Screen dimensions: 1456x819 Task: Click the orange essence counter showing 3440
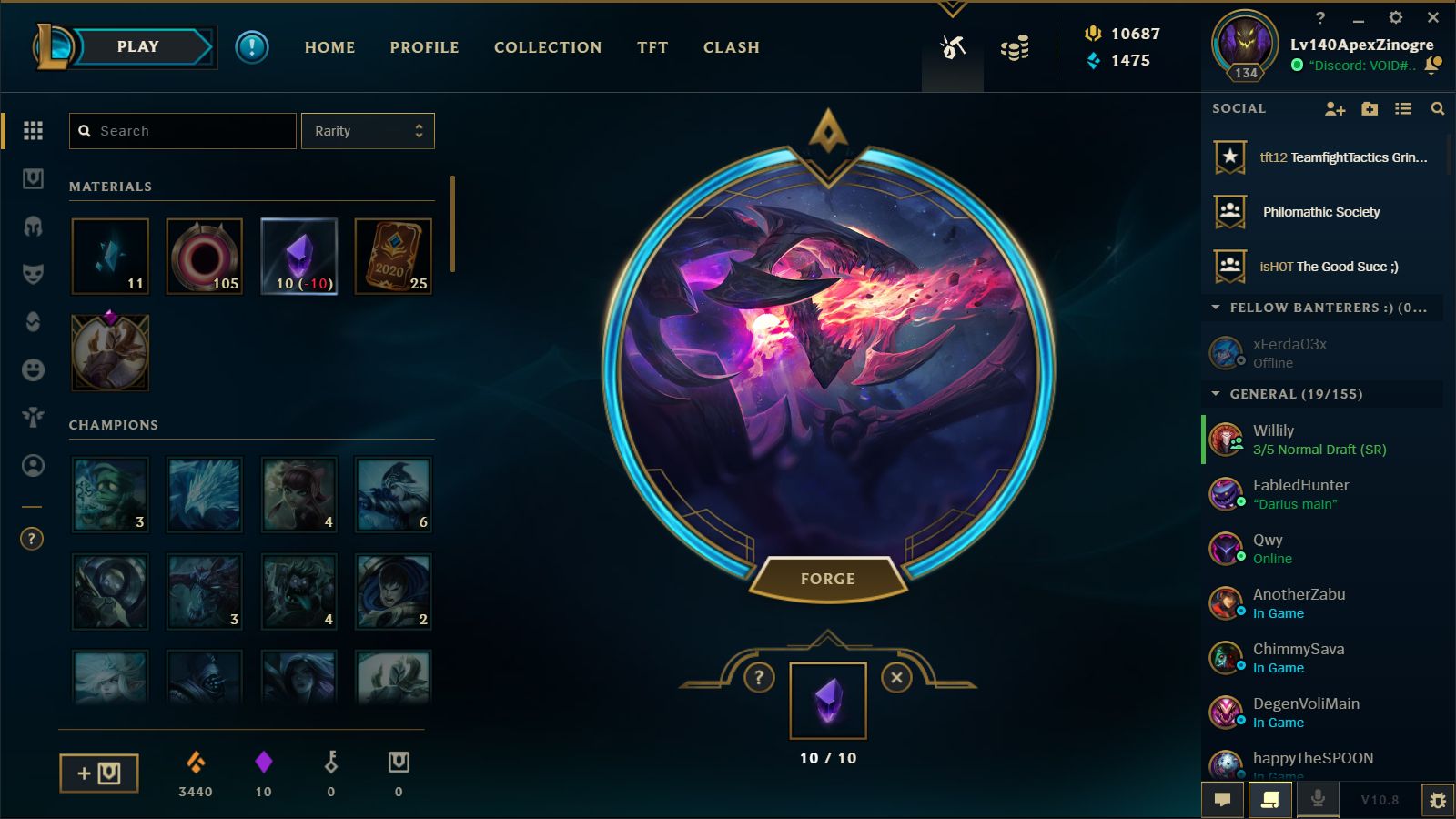(x=197, y=773)
